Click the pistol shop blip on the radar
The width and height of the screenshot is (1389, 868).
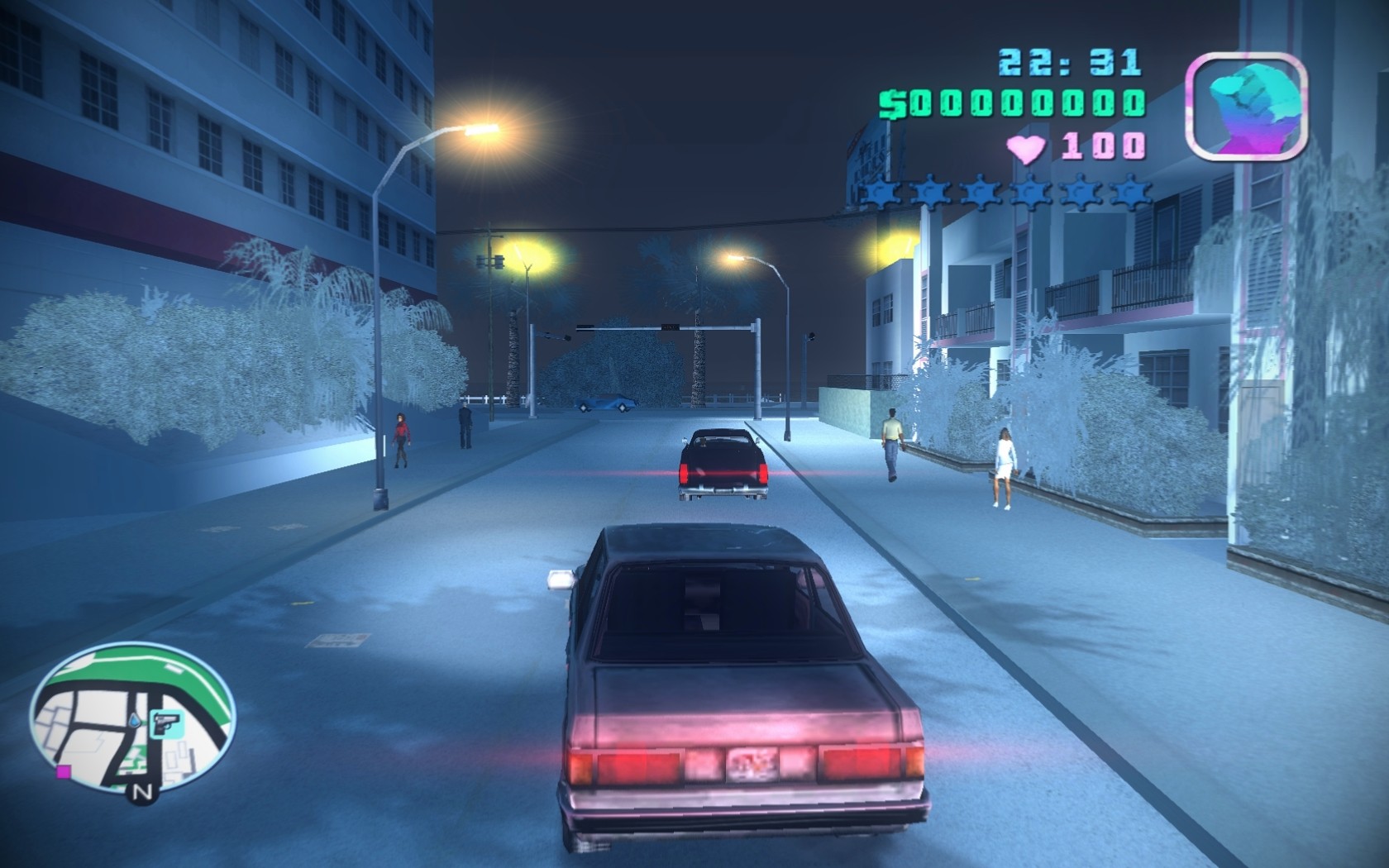pyautogui.click(x=165, y=723)
